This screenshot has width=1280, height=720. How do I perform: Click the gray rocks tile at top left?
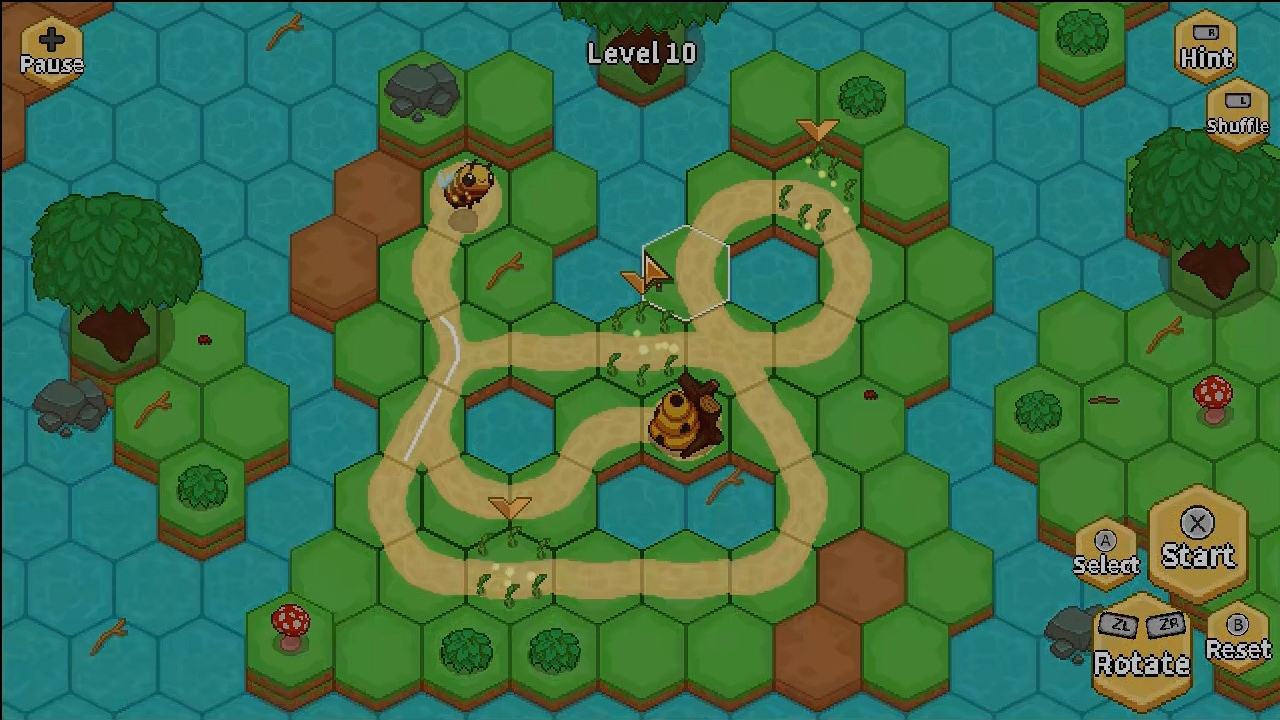(x=420, y=90)
